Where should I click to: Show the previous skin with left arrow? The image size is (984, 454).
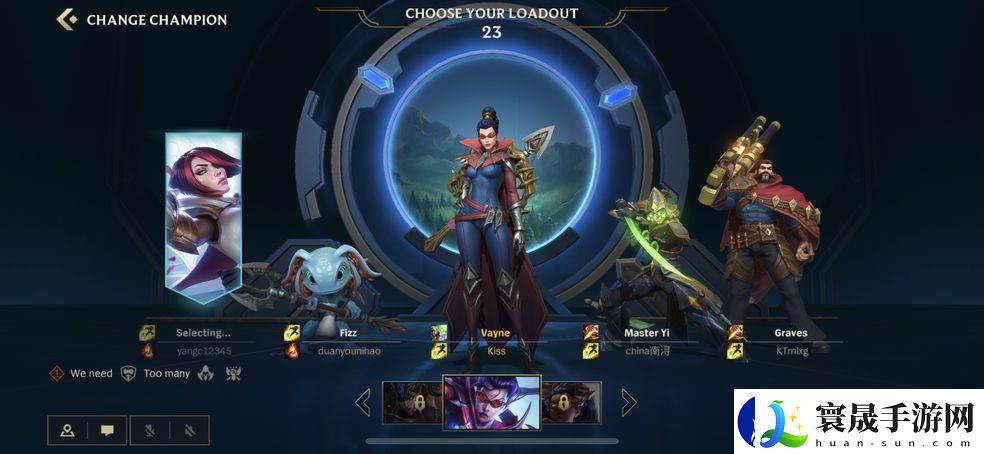coord(362,402)
